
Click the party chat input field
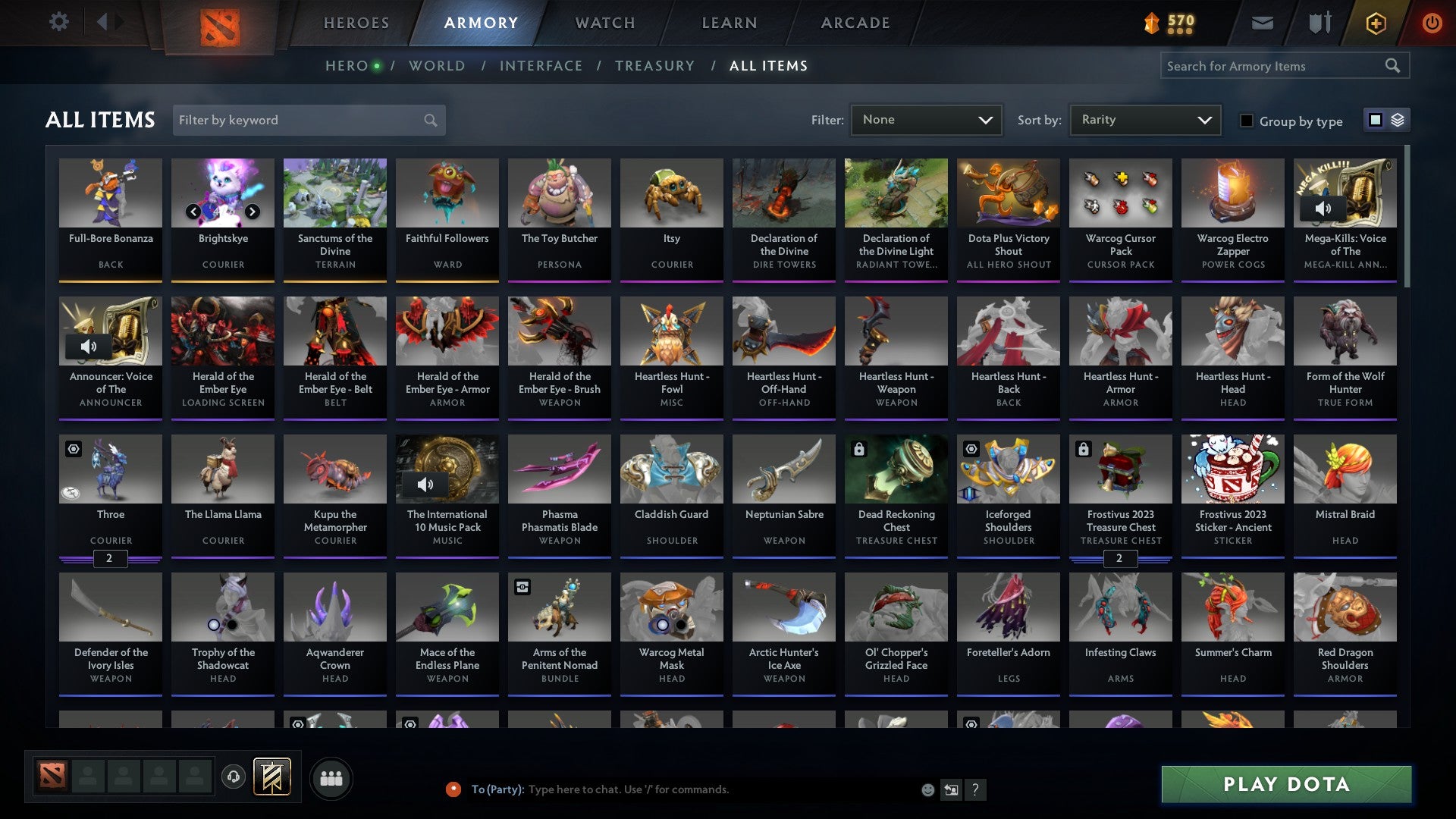click(x=682, y=789)
